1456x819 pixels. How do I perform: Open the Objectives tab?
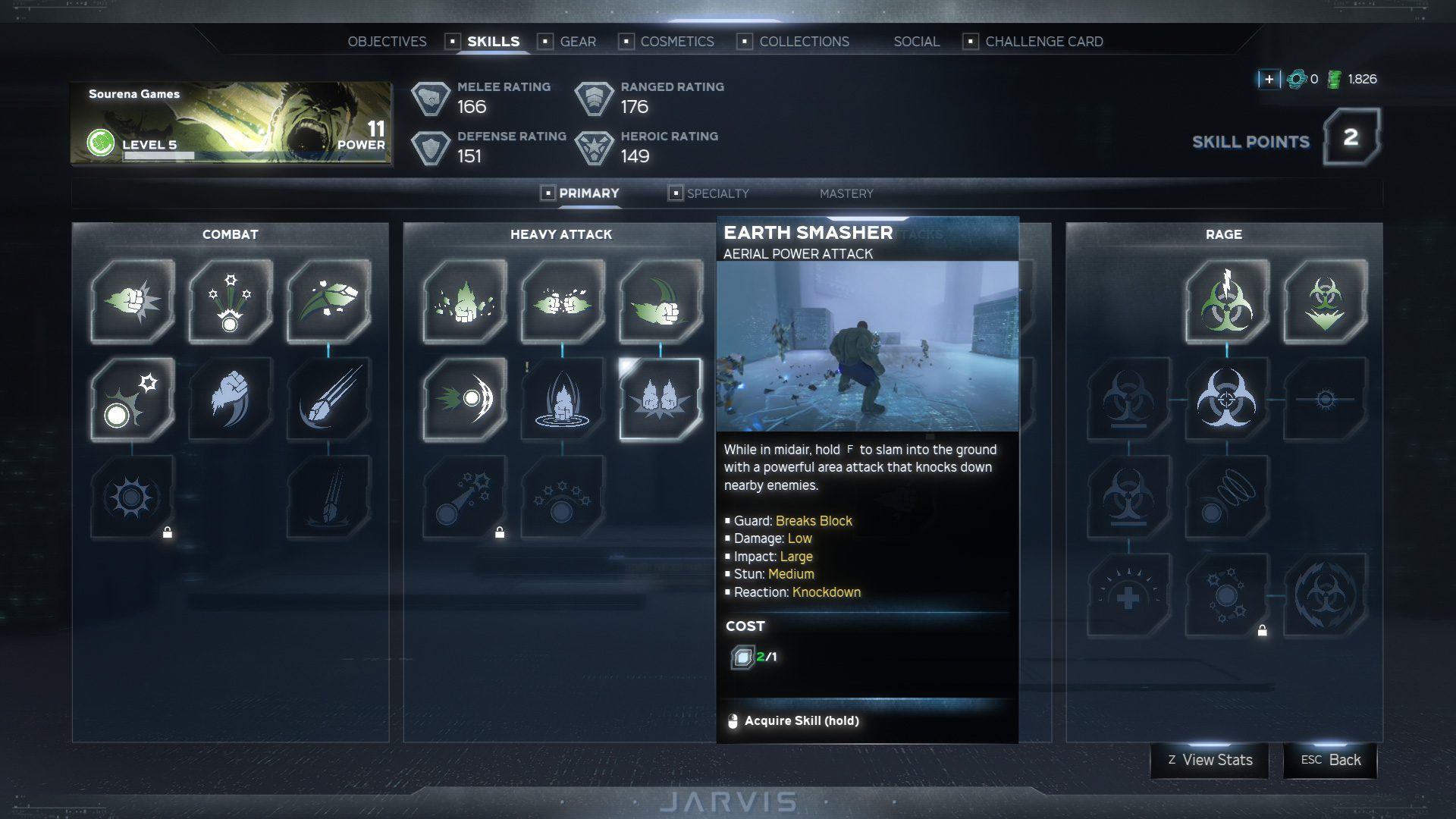click(x=387, y=42)
